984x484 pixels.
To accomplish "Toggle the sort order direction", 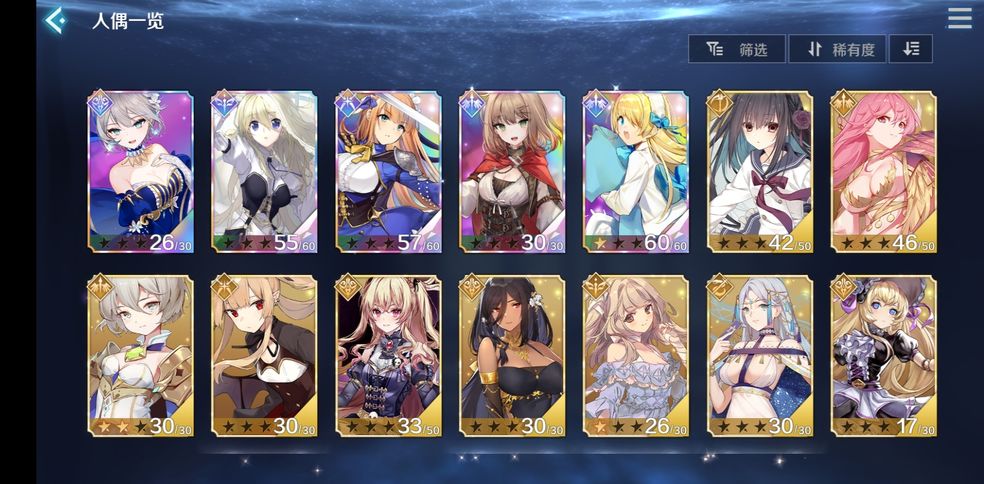I will coord(910,49).
